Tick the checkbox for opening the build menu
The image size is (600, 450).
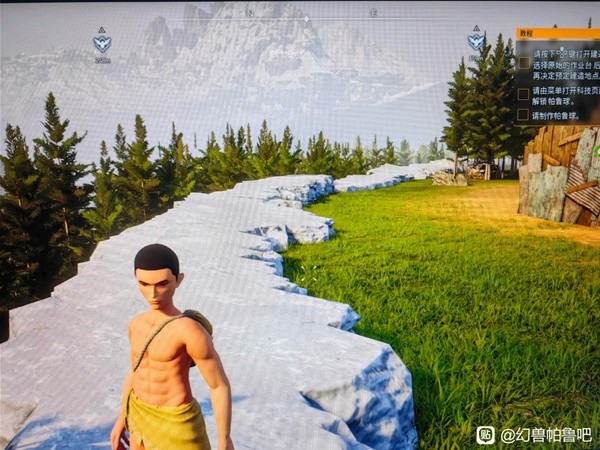[524, 62]
